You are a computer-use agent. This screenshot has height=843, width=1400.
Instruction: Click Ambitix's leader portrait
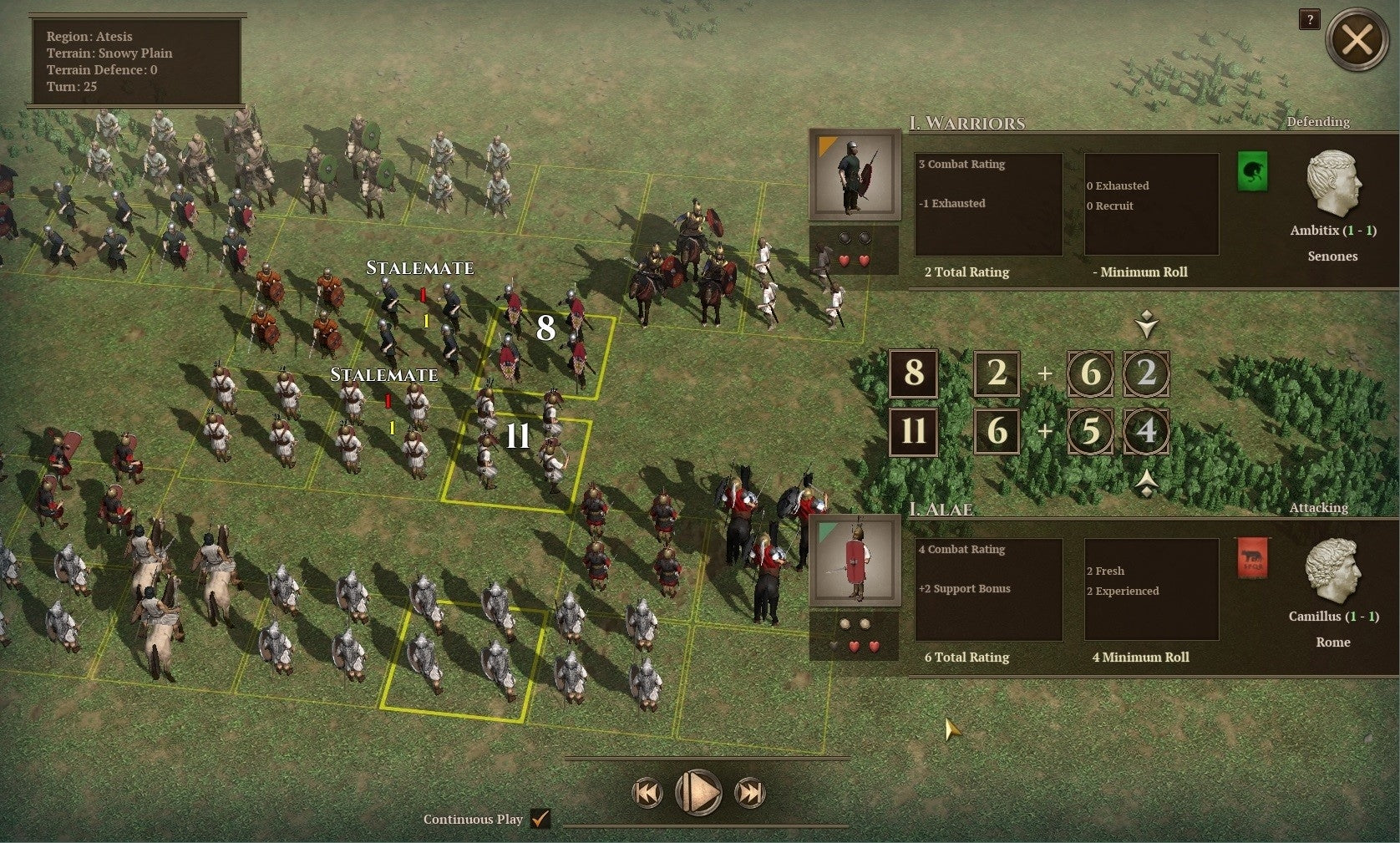pos(1334,182)
